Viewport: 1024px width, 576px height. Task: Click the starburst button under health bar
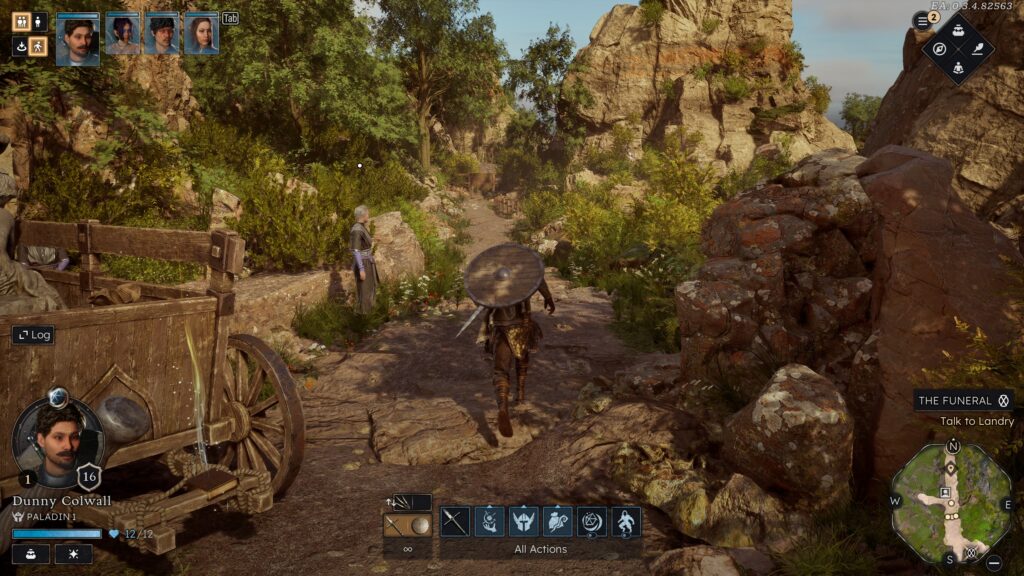[x=73, y=554]
